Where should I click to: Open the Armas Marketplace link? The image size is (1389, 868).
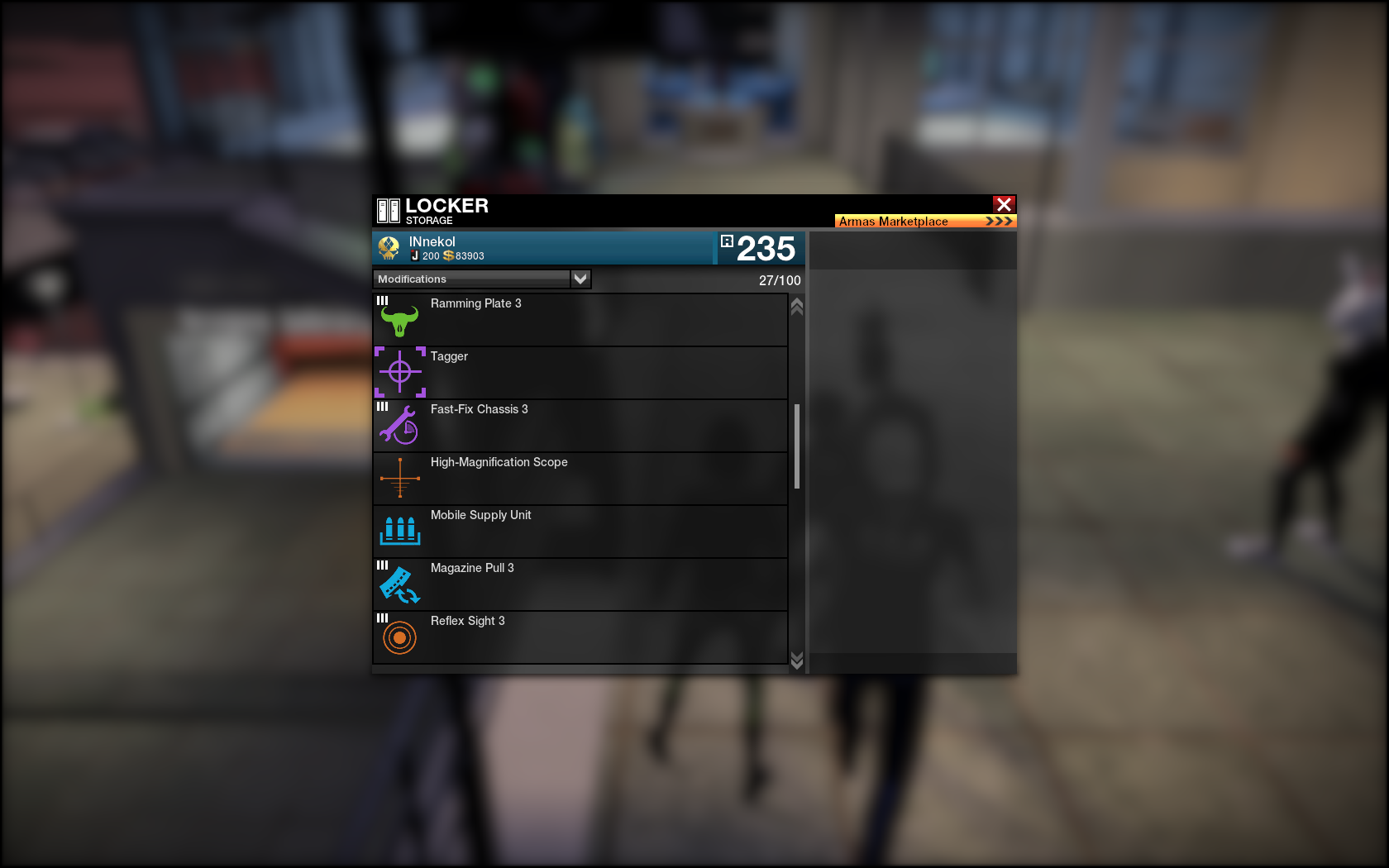tap(924, 222)
